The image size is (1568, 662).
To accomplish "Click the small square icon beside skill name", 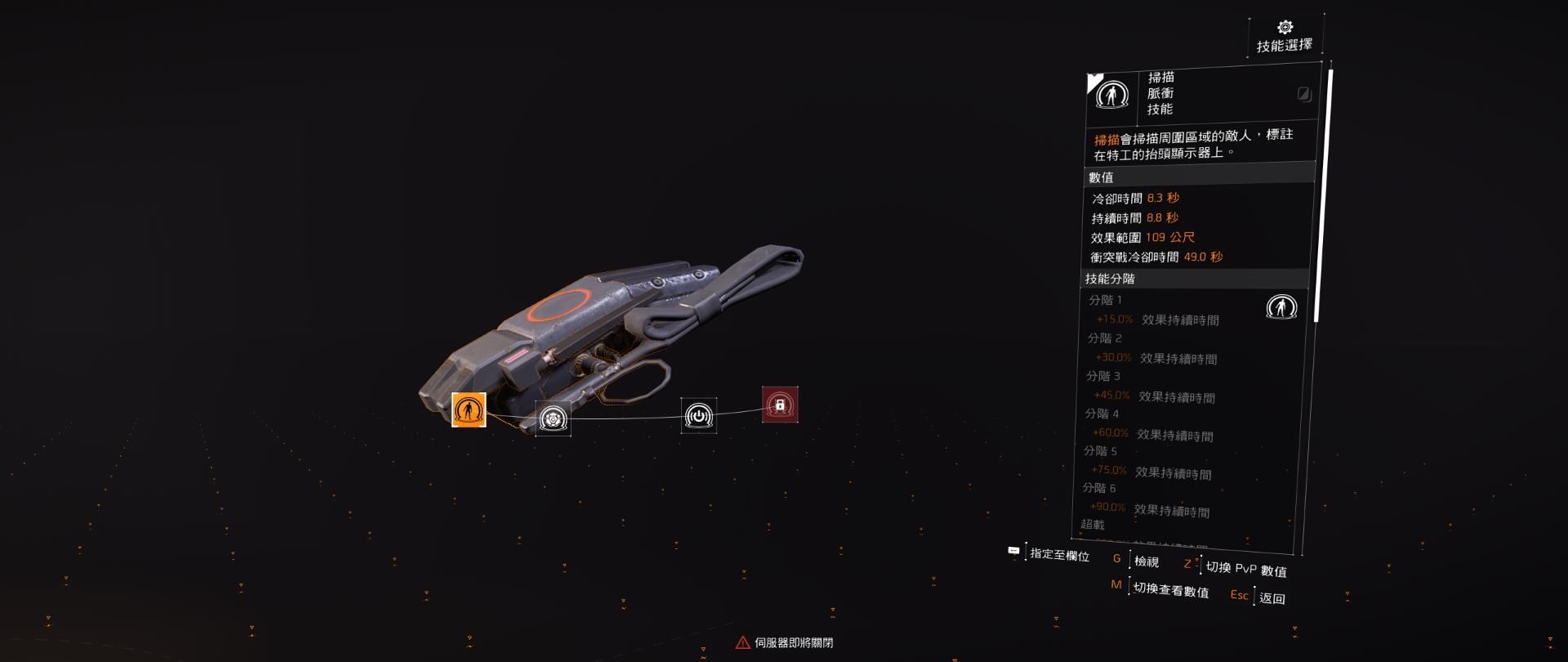I will 1303,94.
